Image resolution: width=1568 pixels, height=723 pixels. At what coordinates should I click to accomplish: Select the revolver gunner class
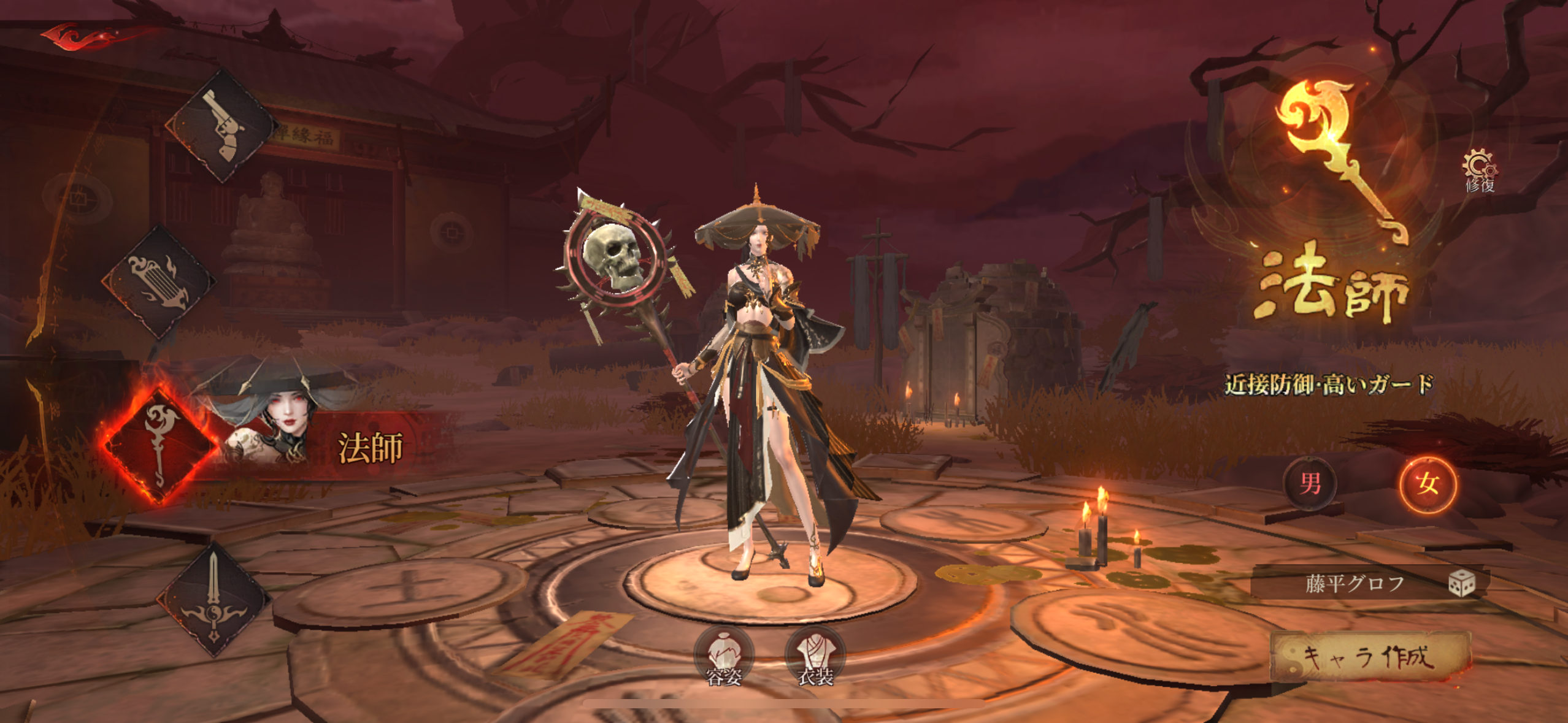coord(222,127)
